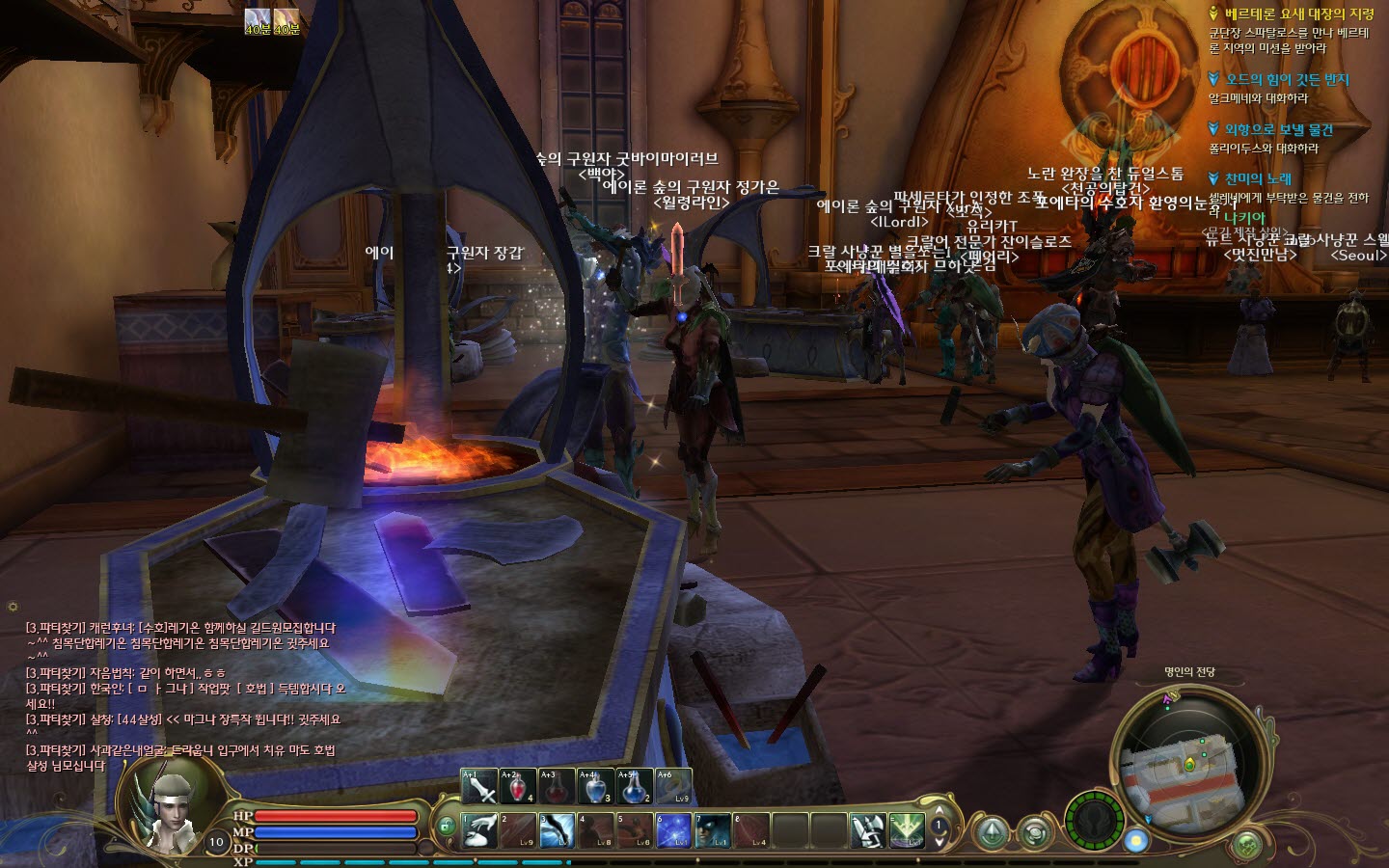Open the minimap
The height and width of the screenshot is (868, 1389).
[x=1188, y=767]
